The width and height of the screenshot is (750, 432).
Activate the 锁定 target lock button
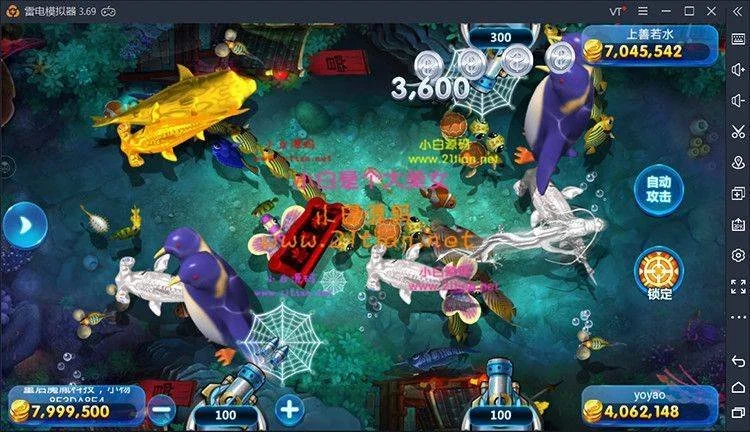click(x=659, y=273)
